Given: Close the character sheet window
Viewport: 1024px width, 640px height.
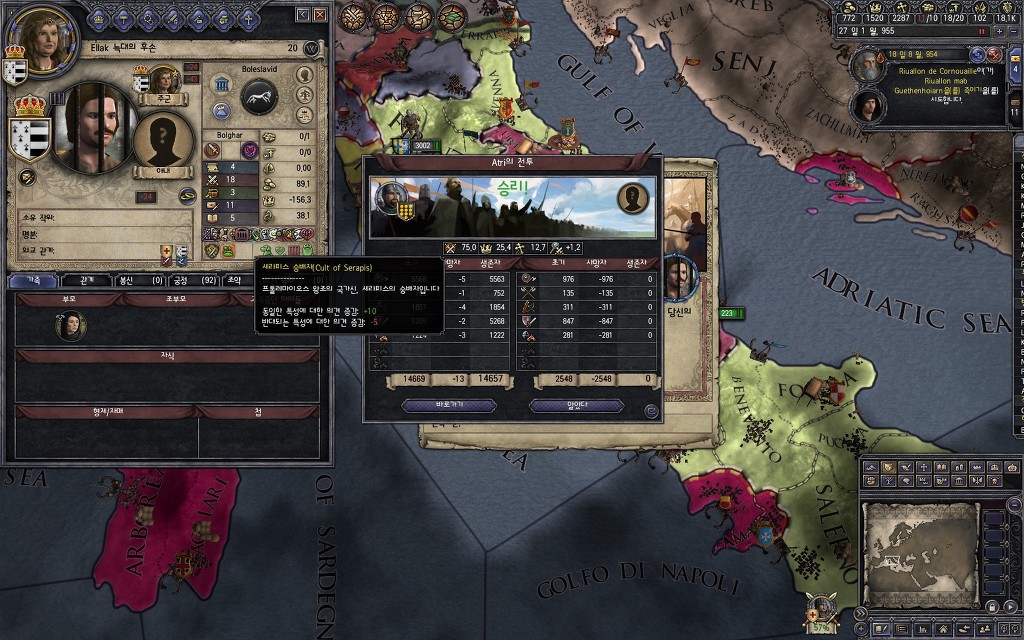Looking at the screenshot, I should coord(319,16).
